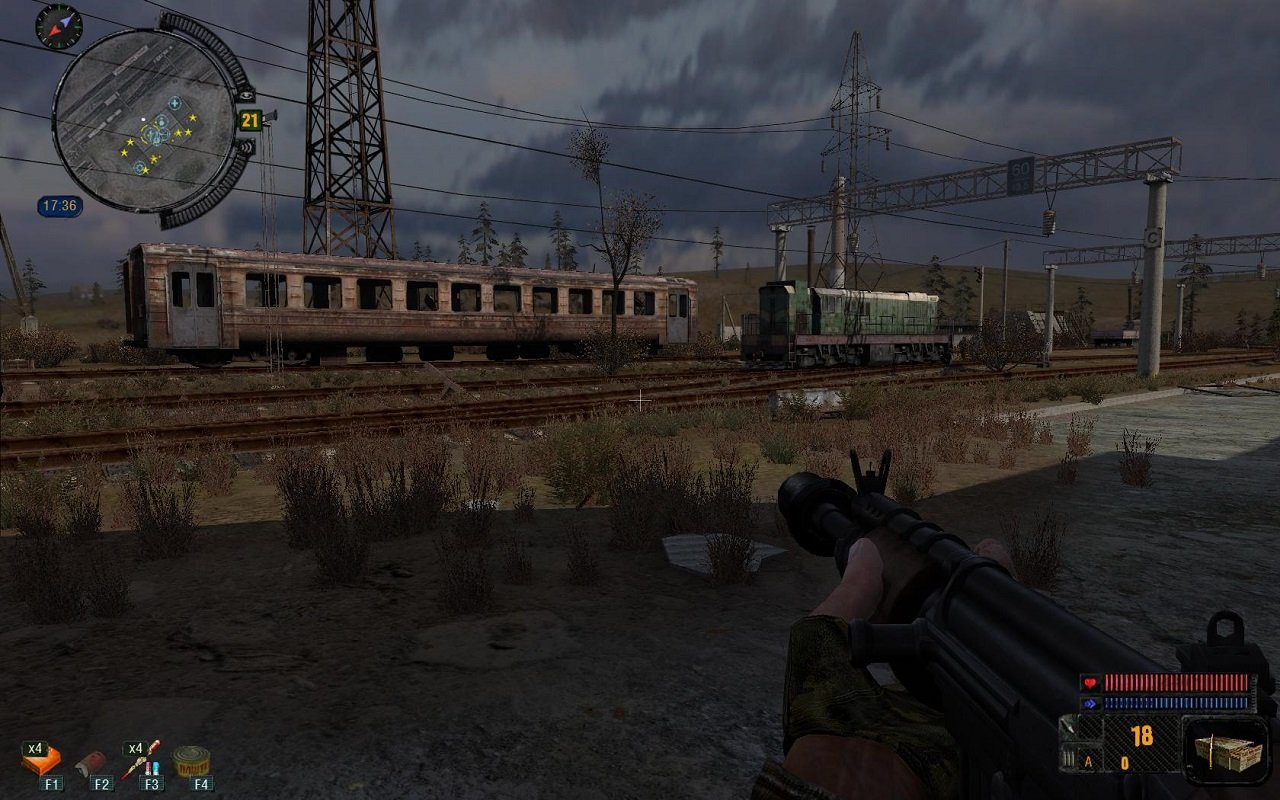Toggle the fire mode indicator marked A

pos(1088,762)
